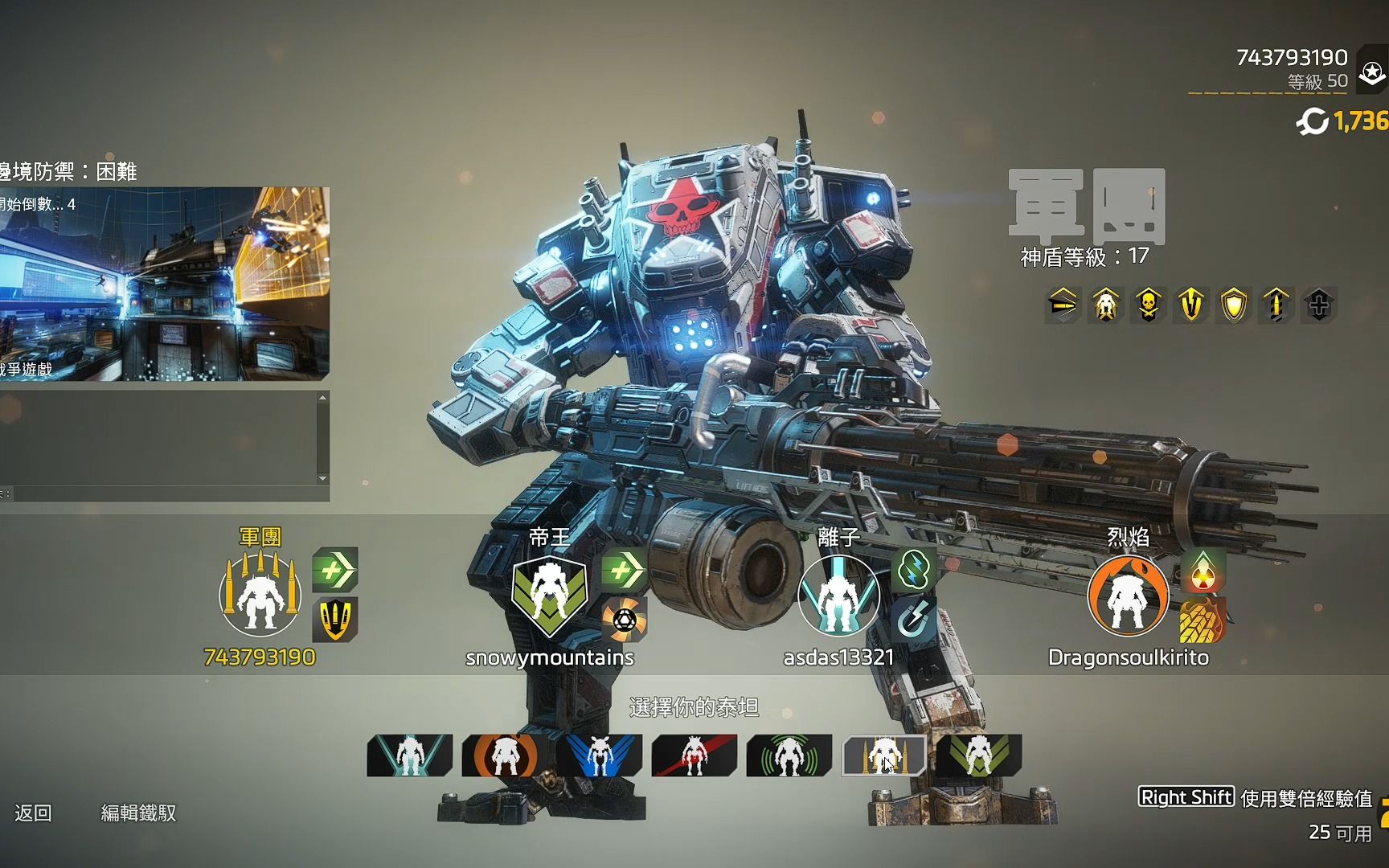Select the Ion titan tile
This screenshot has height=868, width=1389.
(x=410, y=755)
